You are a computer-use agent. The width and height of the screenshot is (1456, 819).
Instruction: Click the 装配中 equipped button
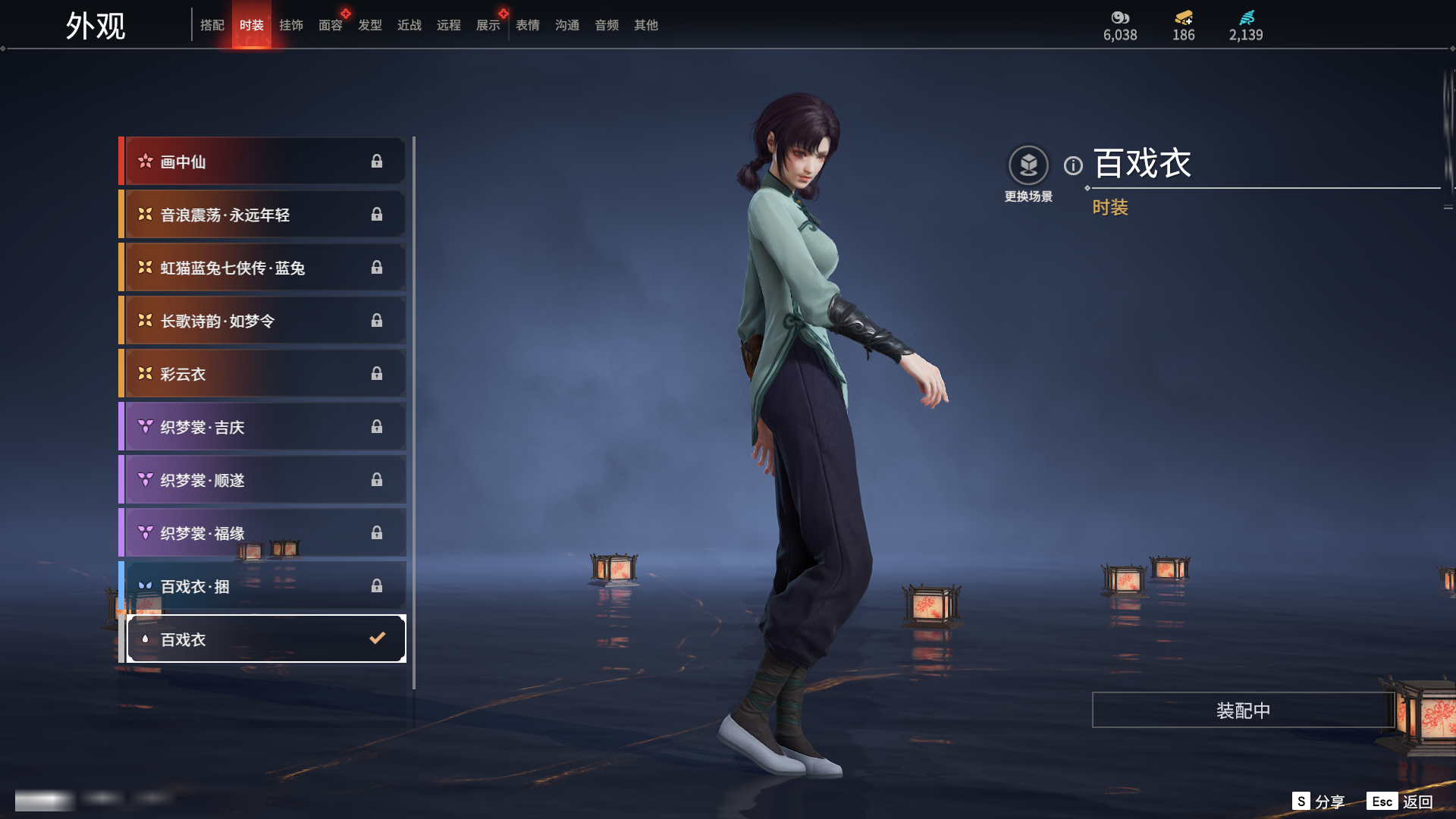coord(1243,711)
